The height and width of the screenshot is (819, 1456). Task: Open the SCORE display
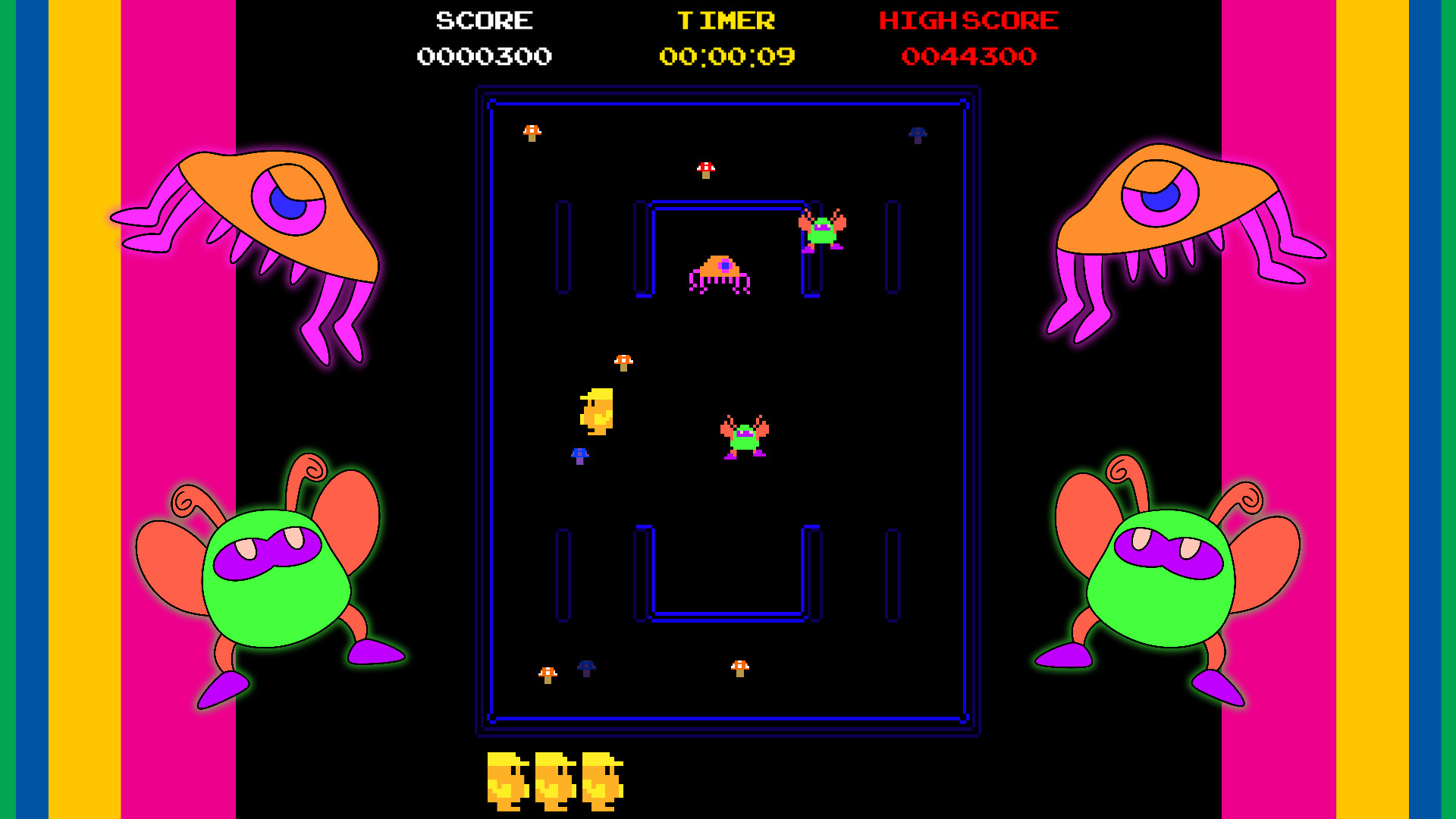(483, 20)
